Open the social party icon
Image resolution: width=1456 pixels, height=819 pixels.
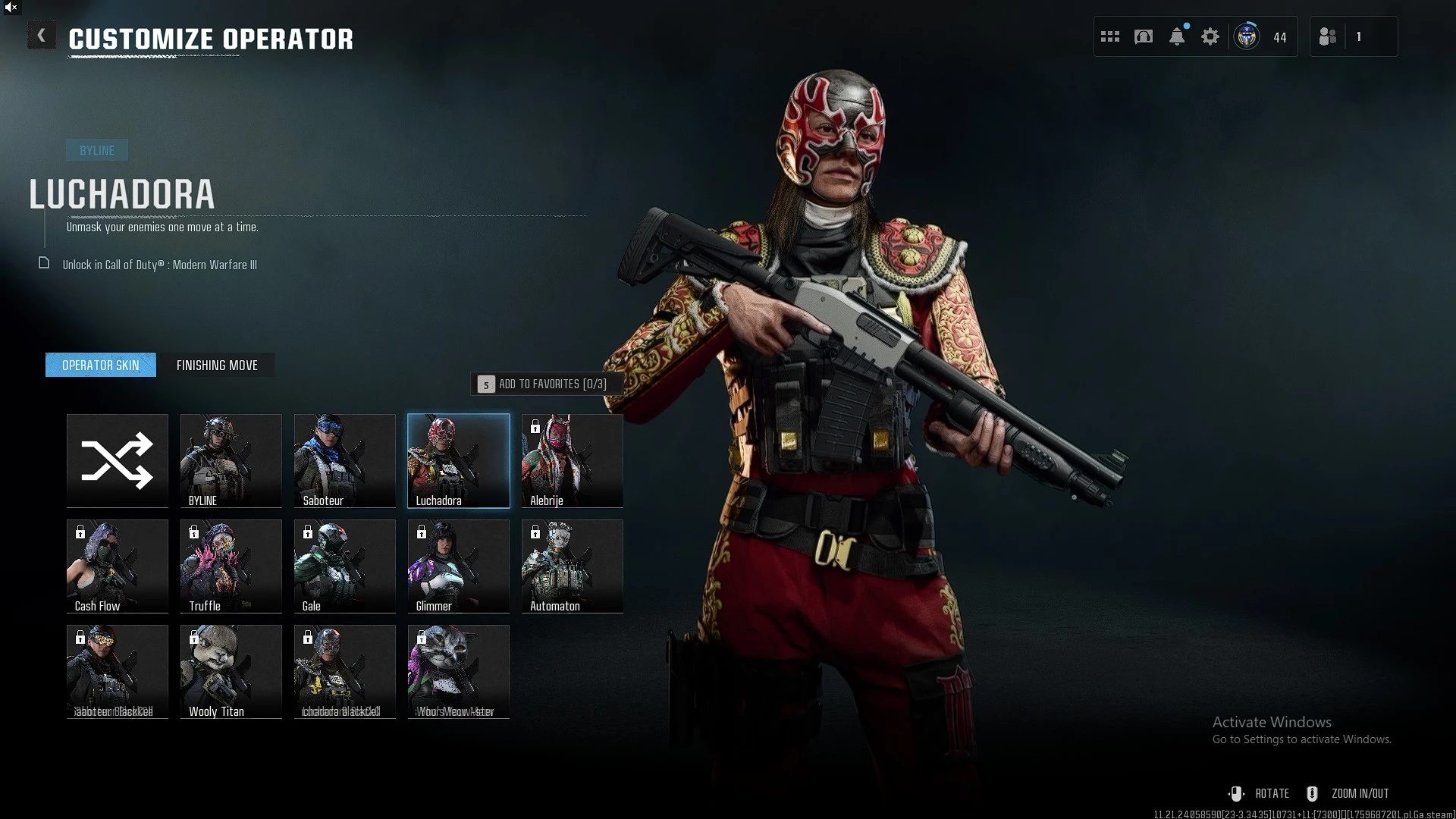point(1328,36)
